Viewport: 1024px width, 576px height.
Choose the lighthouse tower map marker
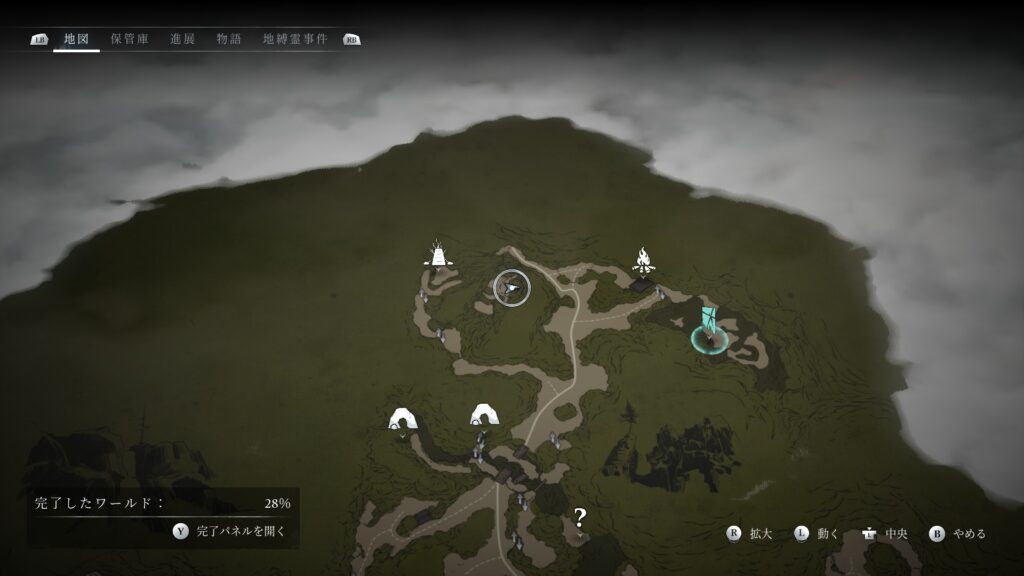pos(437,254)
